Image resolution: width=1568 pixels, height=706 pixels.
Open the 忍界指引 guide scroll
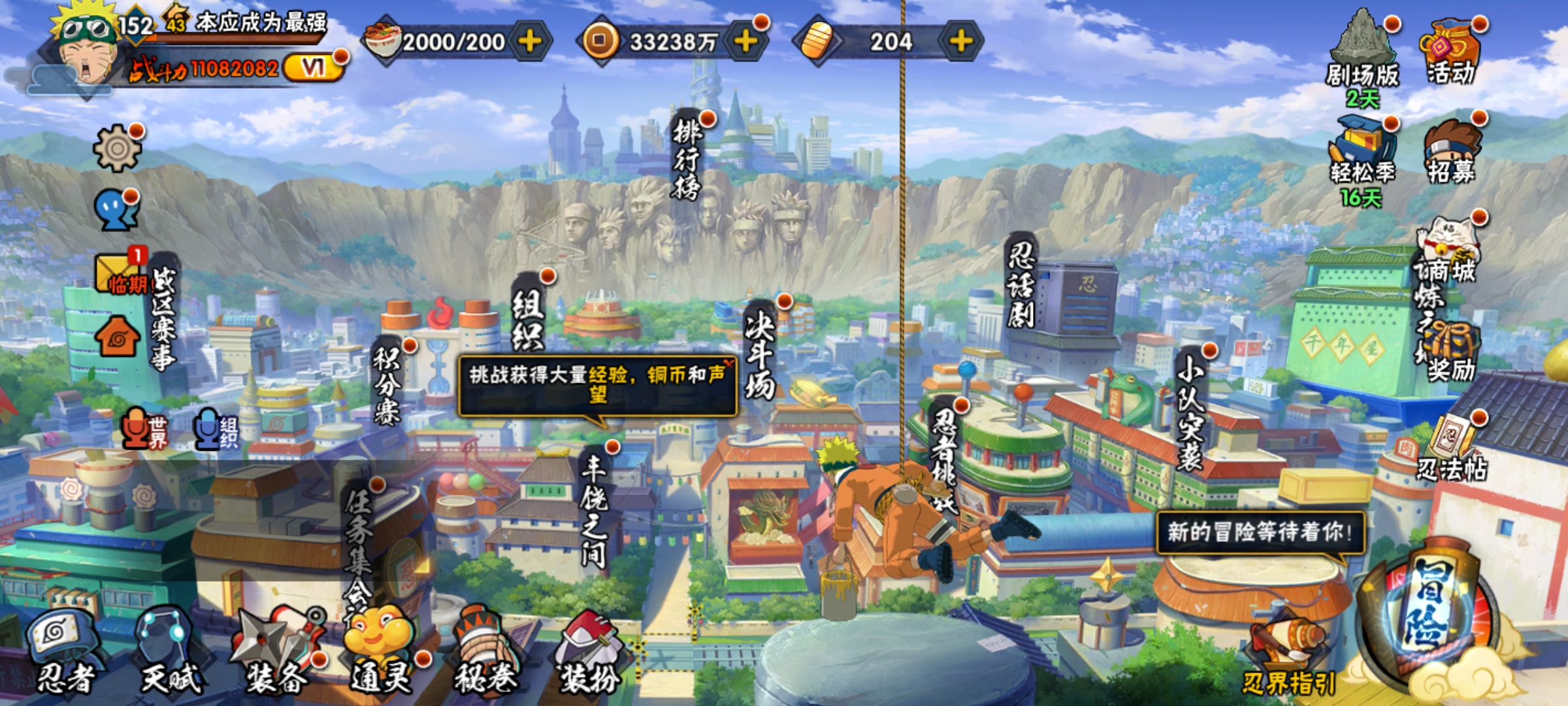click(1288, 654)
